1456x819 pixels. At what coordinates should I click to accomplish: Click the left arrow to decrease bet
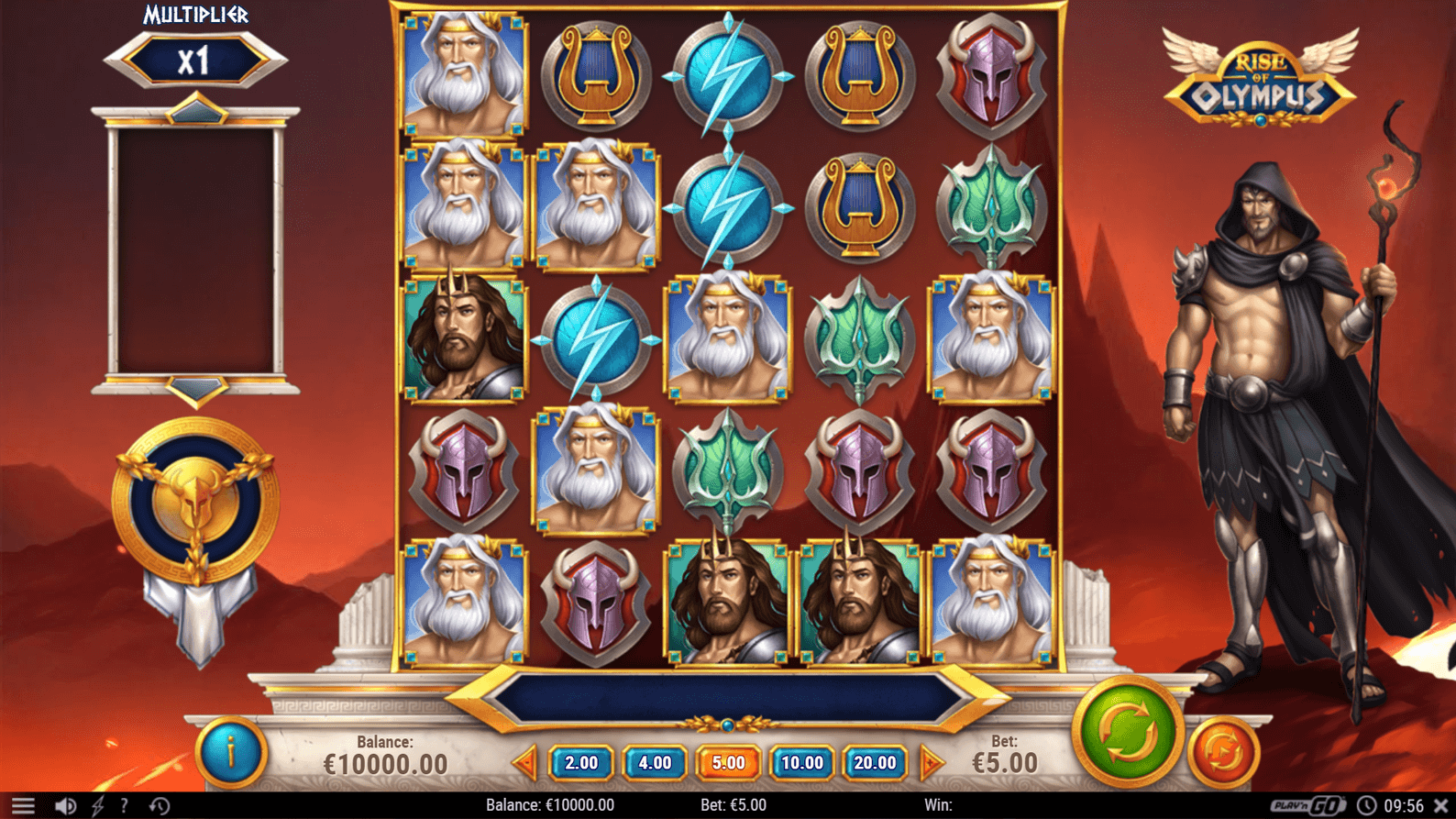[527, 762]
